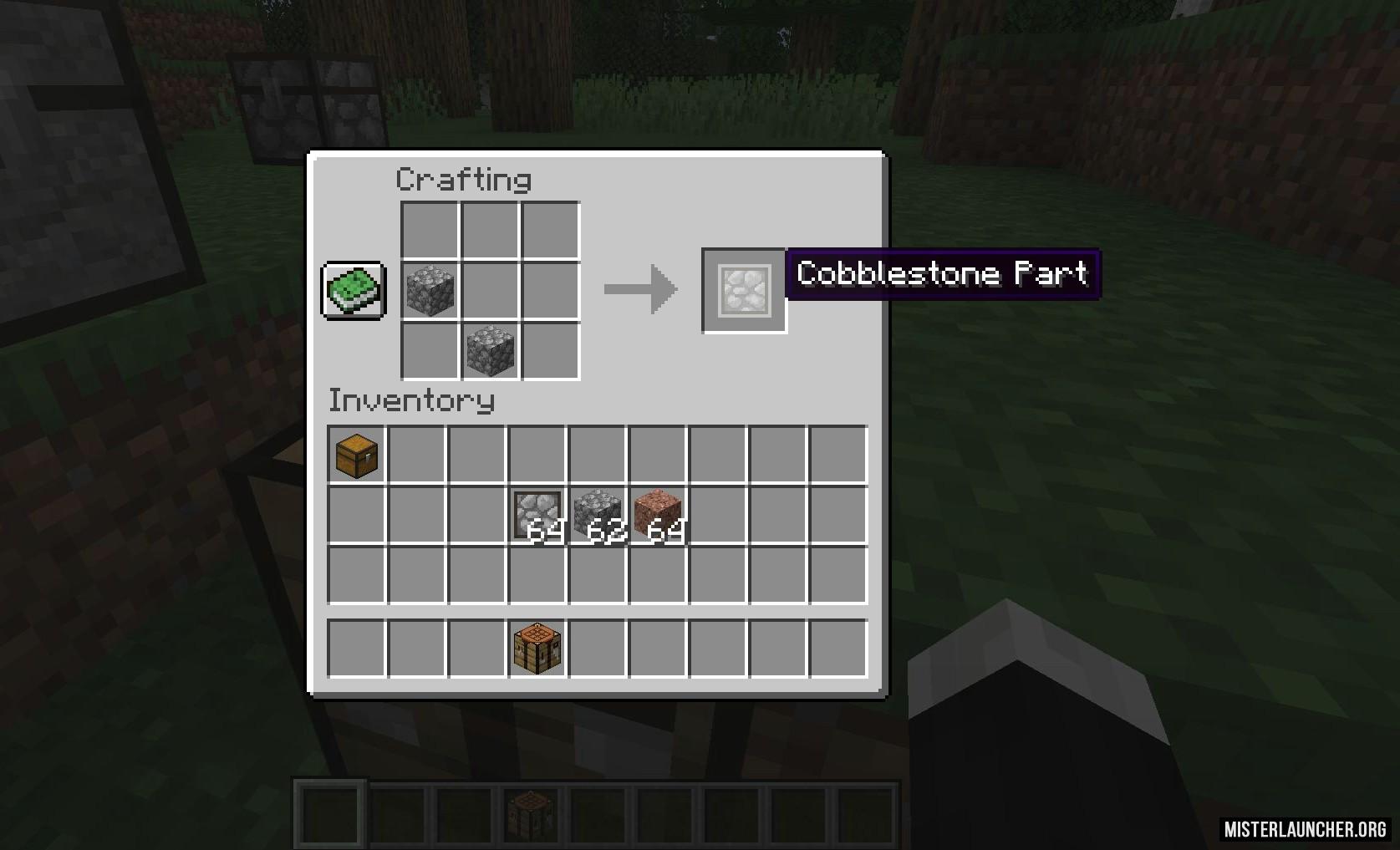This screenshot has width=1400, height=850.
Task: Pick up the crafting table from the inventory hotbar row
Action: pos(537,649)
